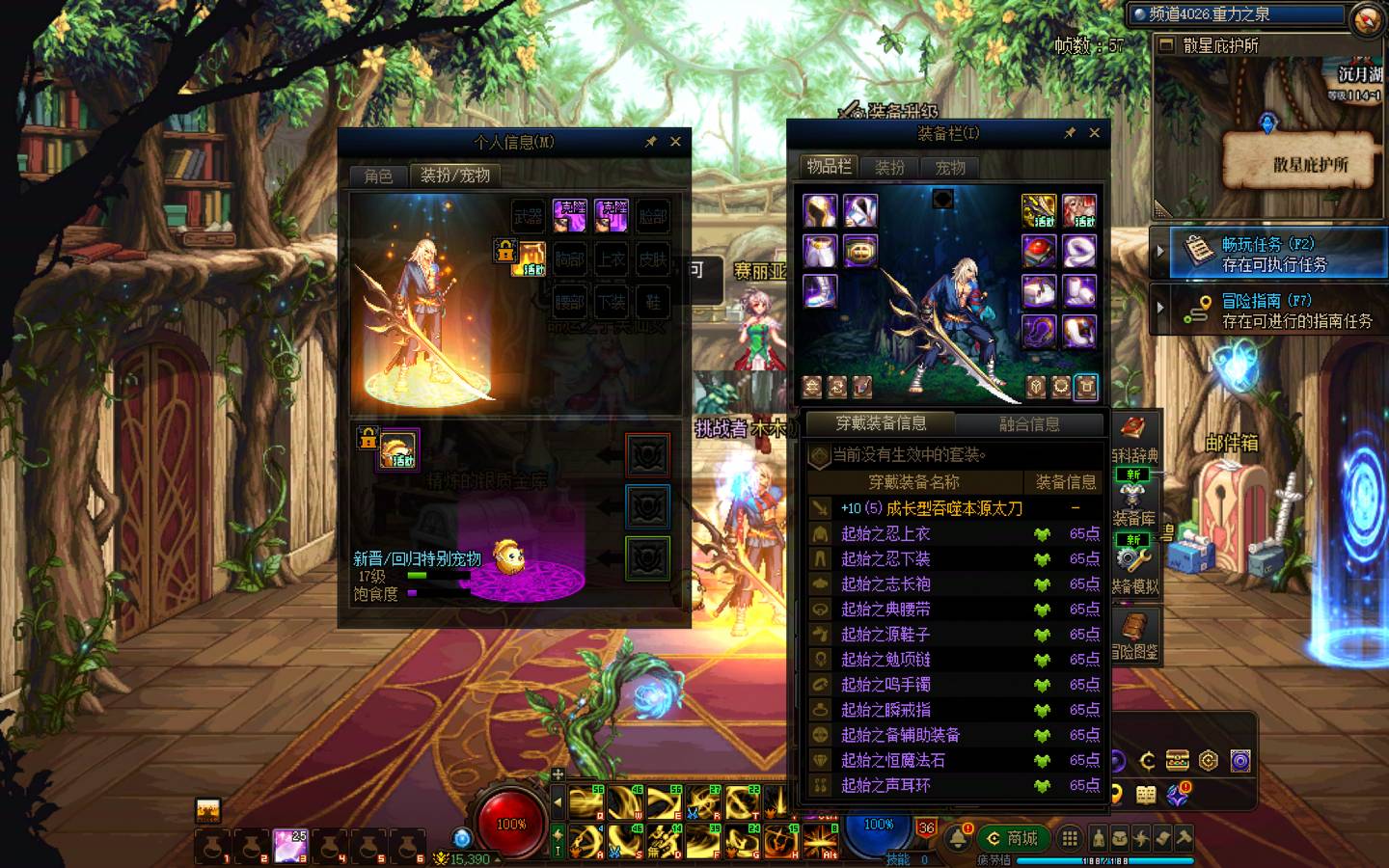Switch to the 角色 tab
1389x868 pixels.
click(x=378, y=176)
